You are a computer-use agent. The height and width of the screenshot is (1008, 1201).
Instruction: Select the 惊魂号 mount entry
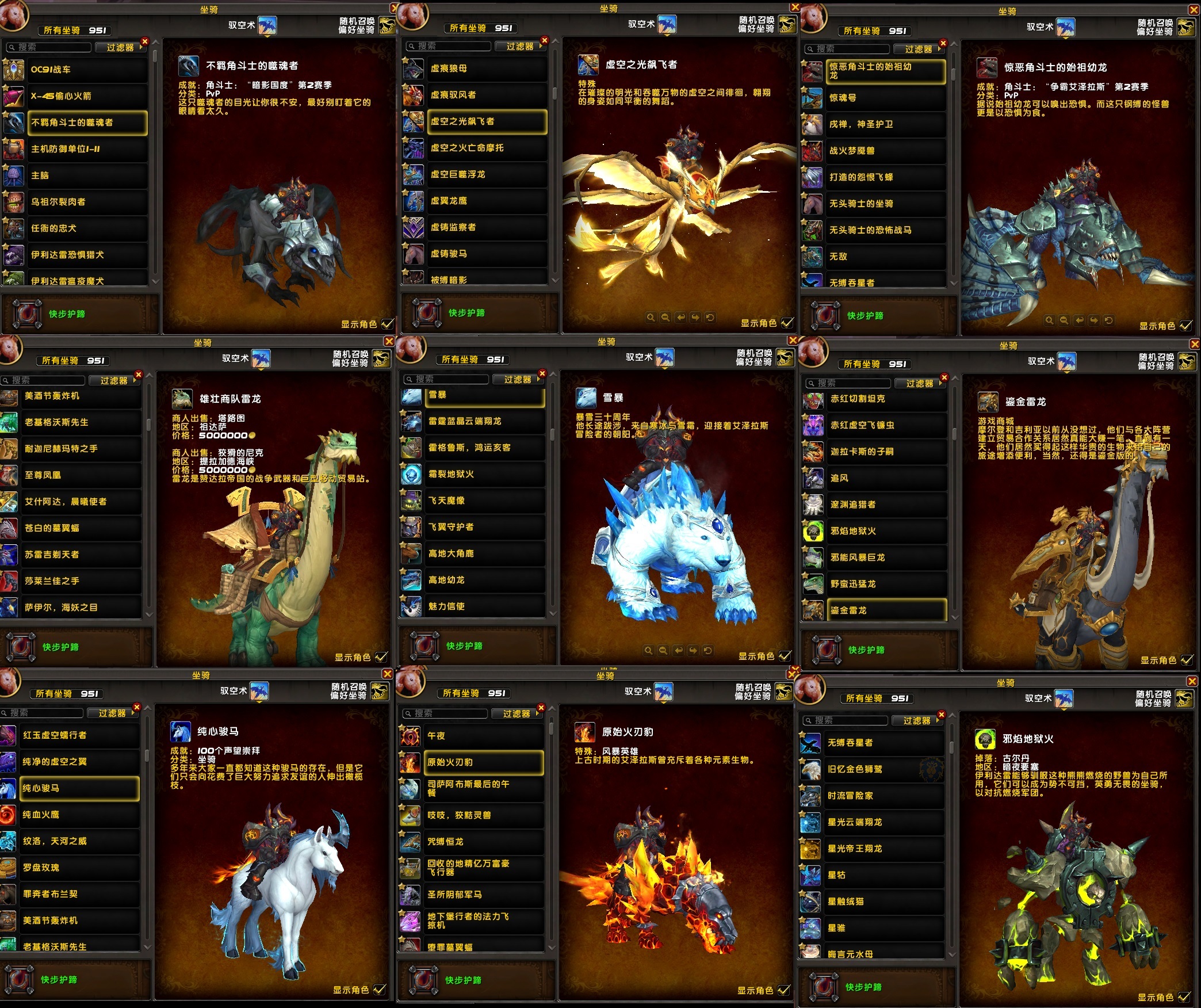(885, 98)
